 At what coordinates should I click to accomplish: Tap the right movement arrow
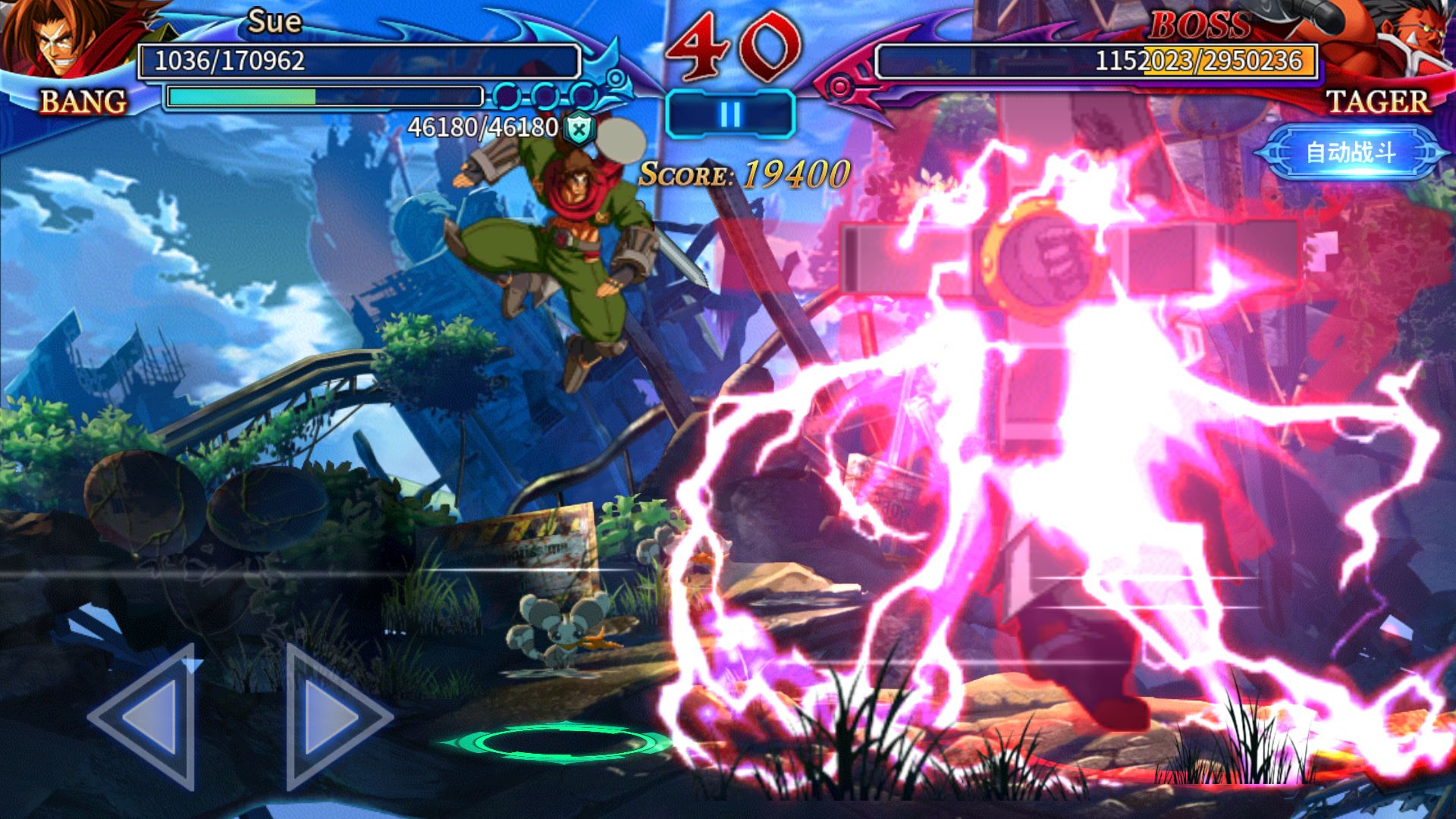332,717
